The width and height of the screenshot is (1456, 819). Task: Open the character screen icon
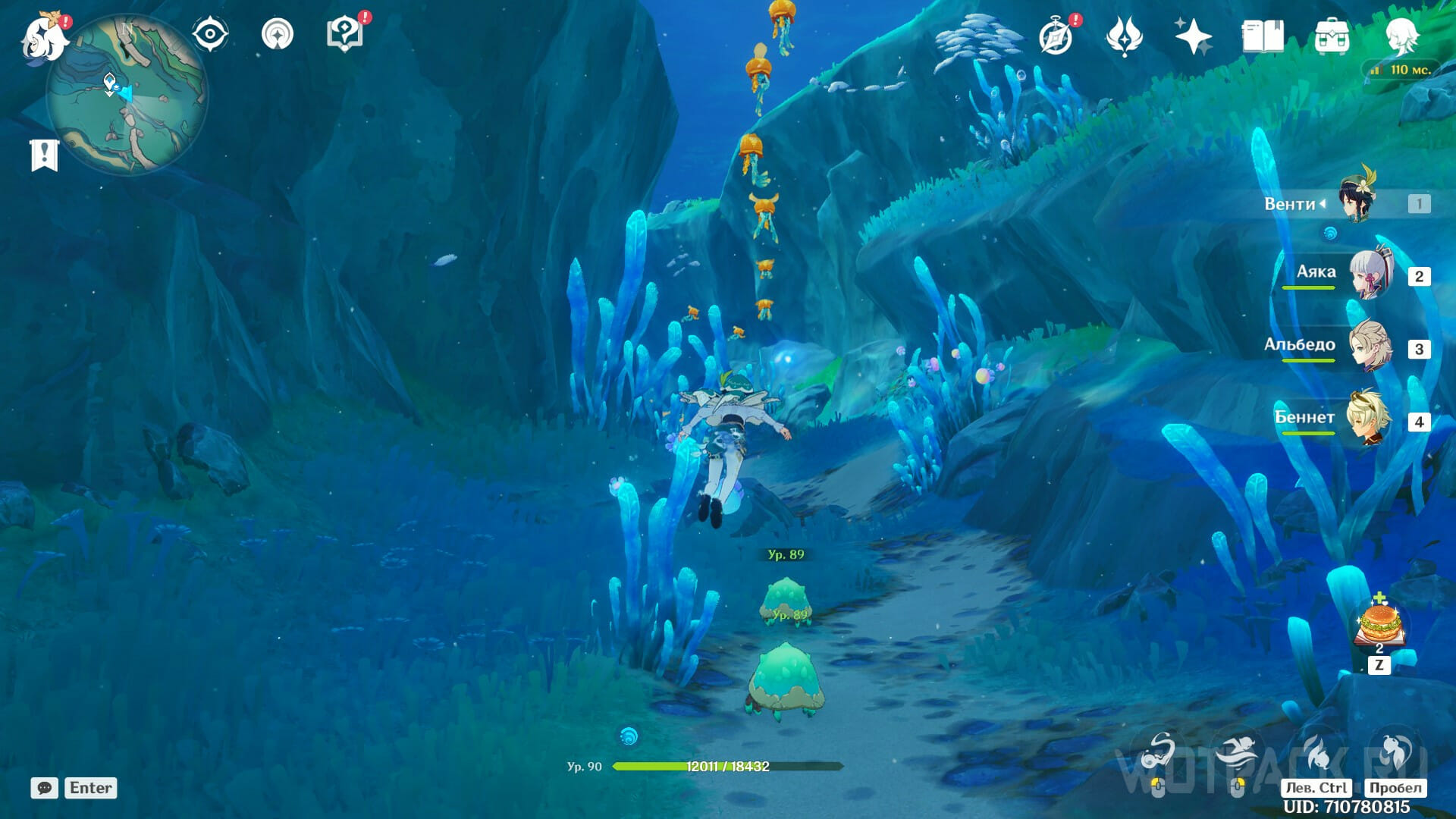(x=1401, y=34)
